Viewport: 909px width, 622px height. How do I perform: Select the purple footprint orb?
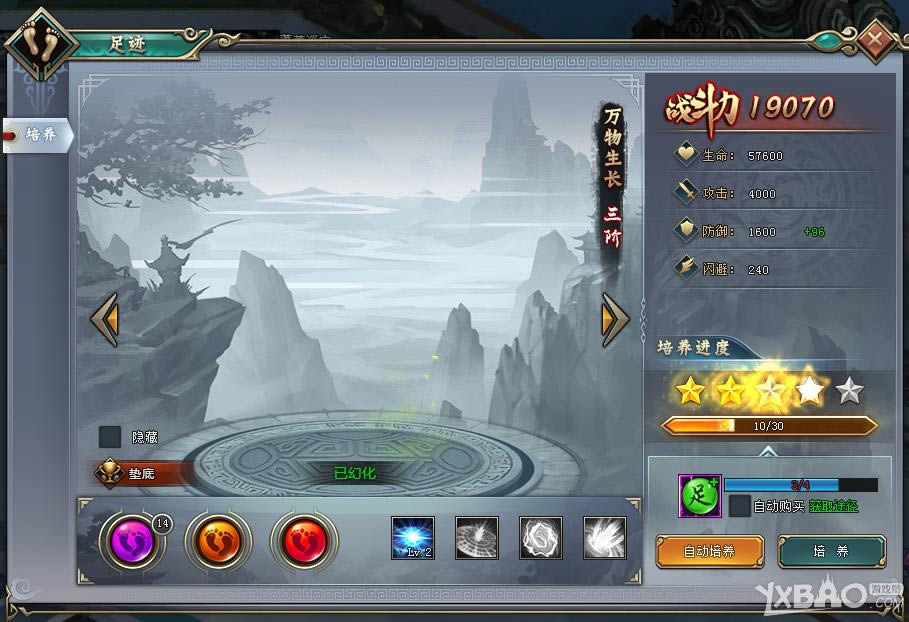click(x=129, y=541)
